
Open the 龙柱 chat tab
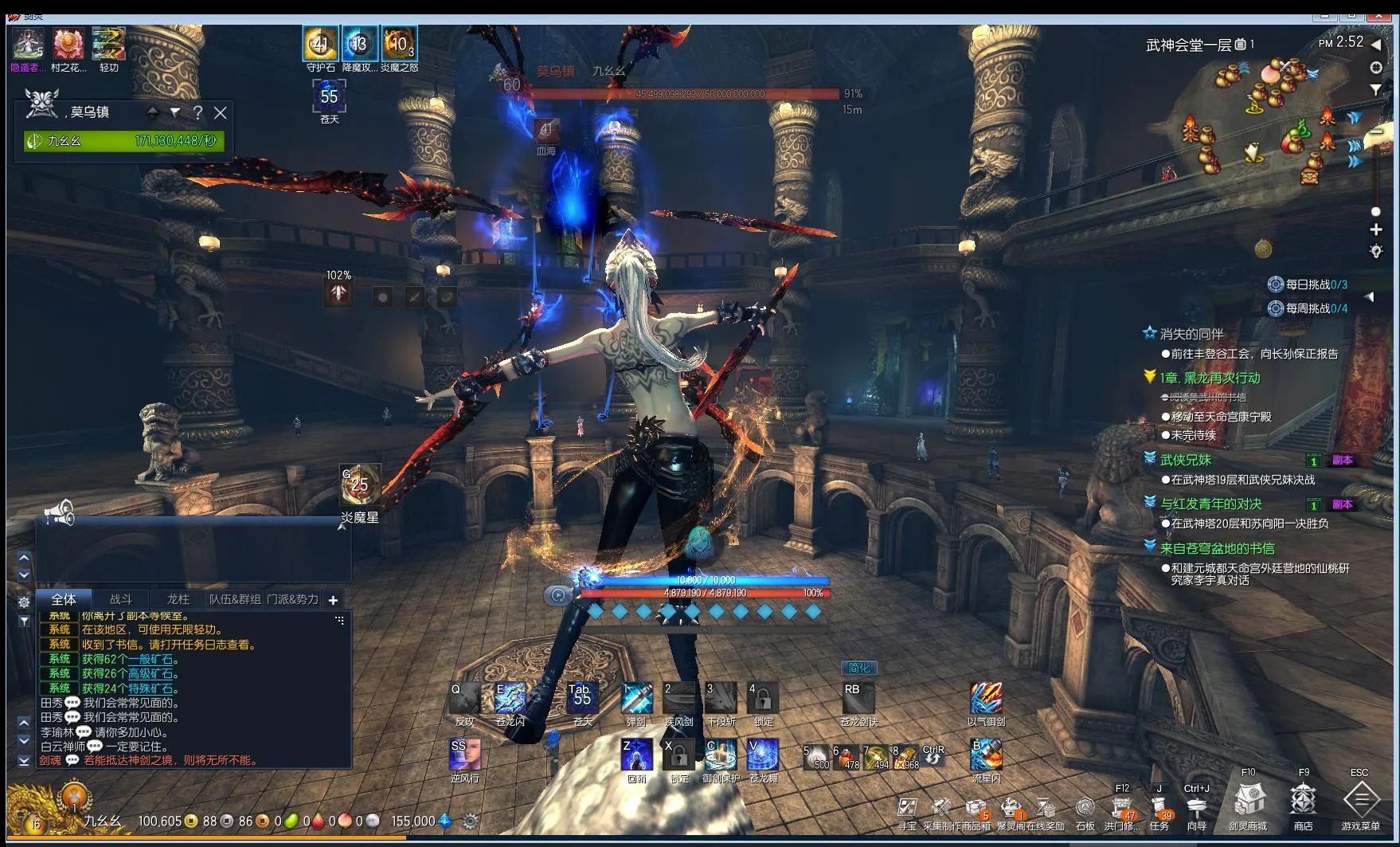coord(178,599)
